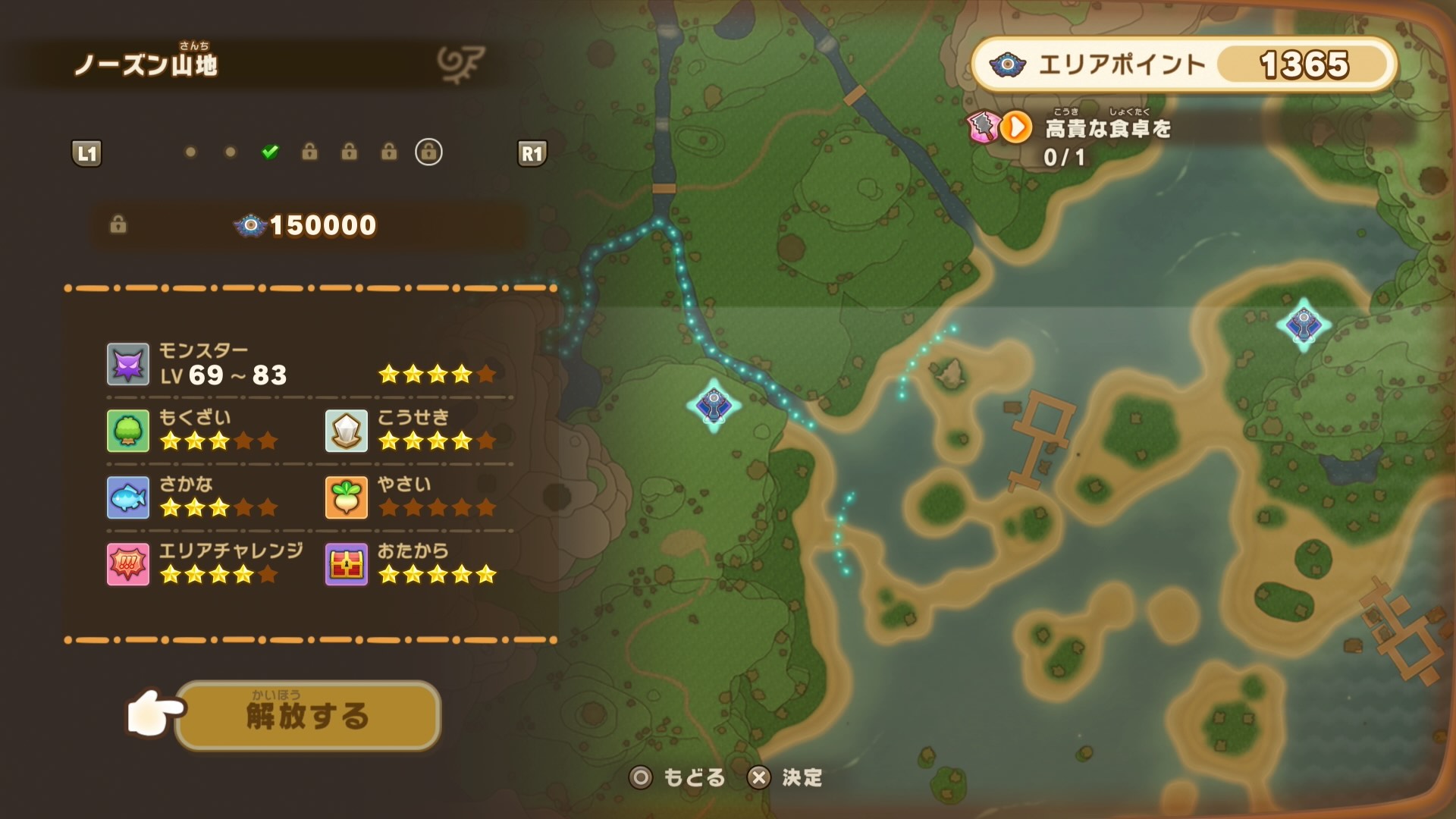Click the もくざい lumber icon
The image size is (1456, 819).
[129, 431]
